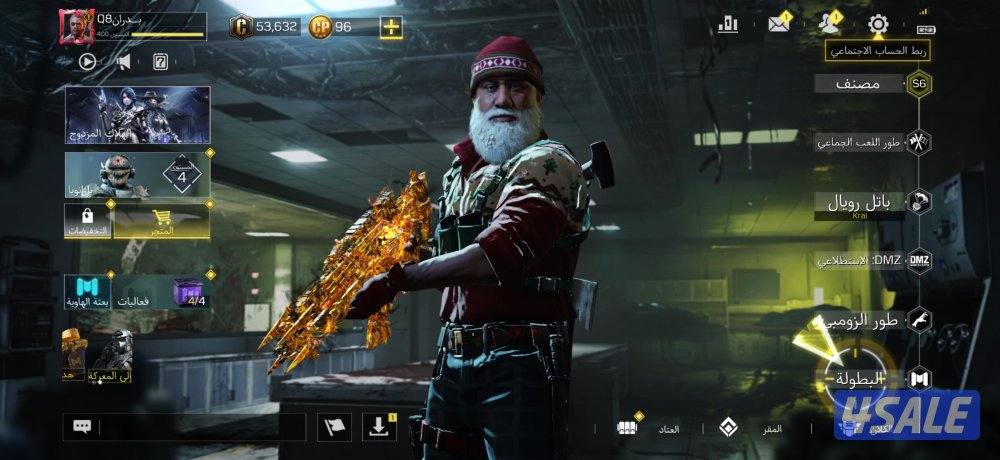The width and height of the screenshot is (1000, 460).
Task: Open settings via the gear icon
Action: pos(878,24)
